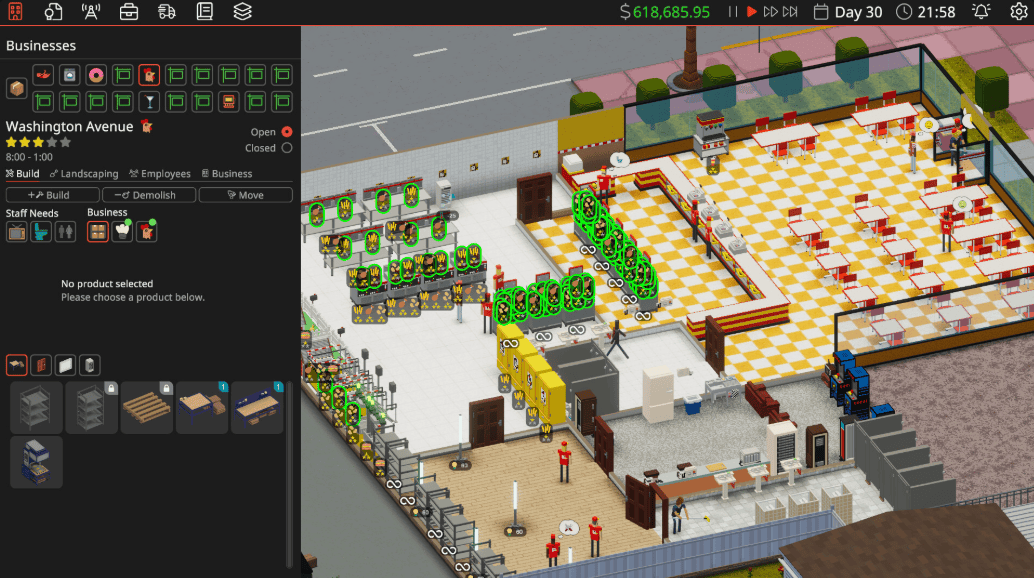Select the TV staff needs category

coord(16,231)
